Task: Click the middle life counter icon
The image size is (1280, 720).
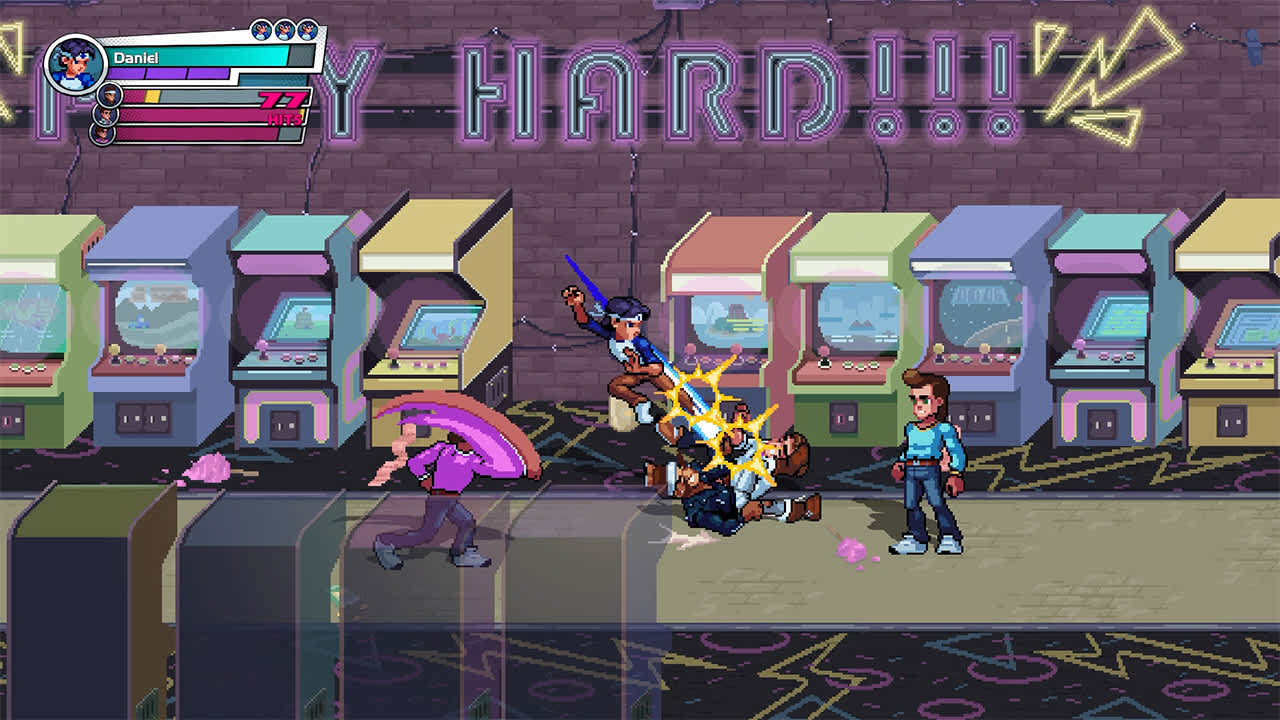Action: [x=285, y=28]
